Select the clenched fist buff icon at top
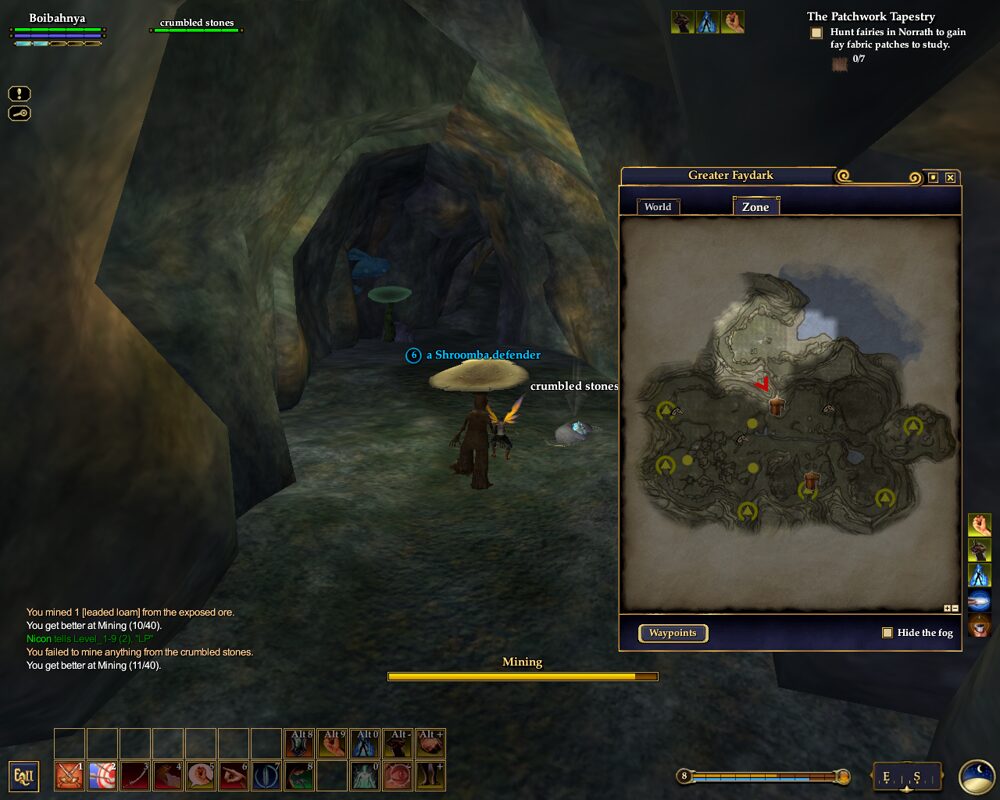 (733, 22)
